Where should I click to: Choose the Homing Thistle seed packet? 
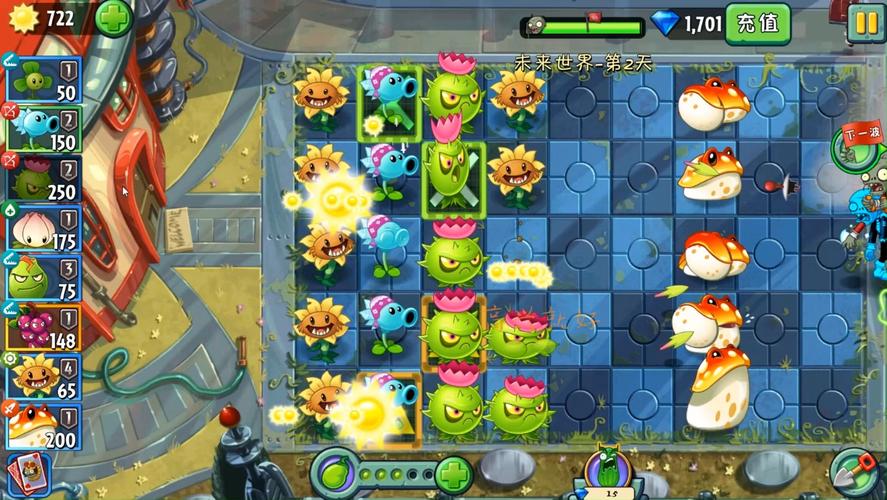tap(42, 178)
